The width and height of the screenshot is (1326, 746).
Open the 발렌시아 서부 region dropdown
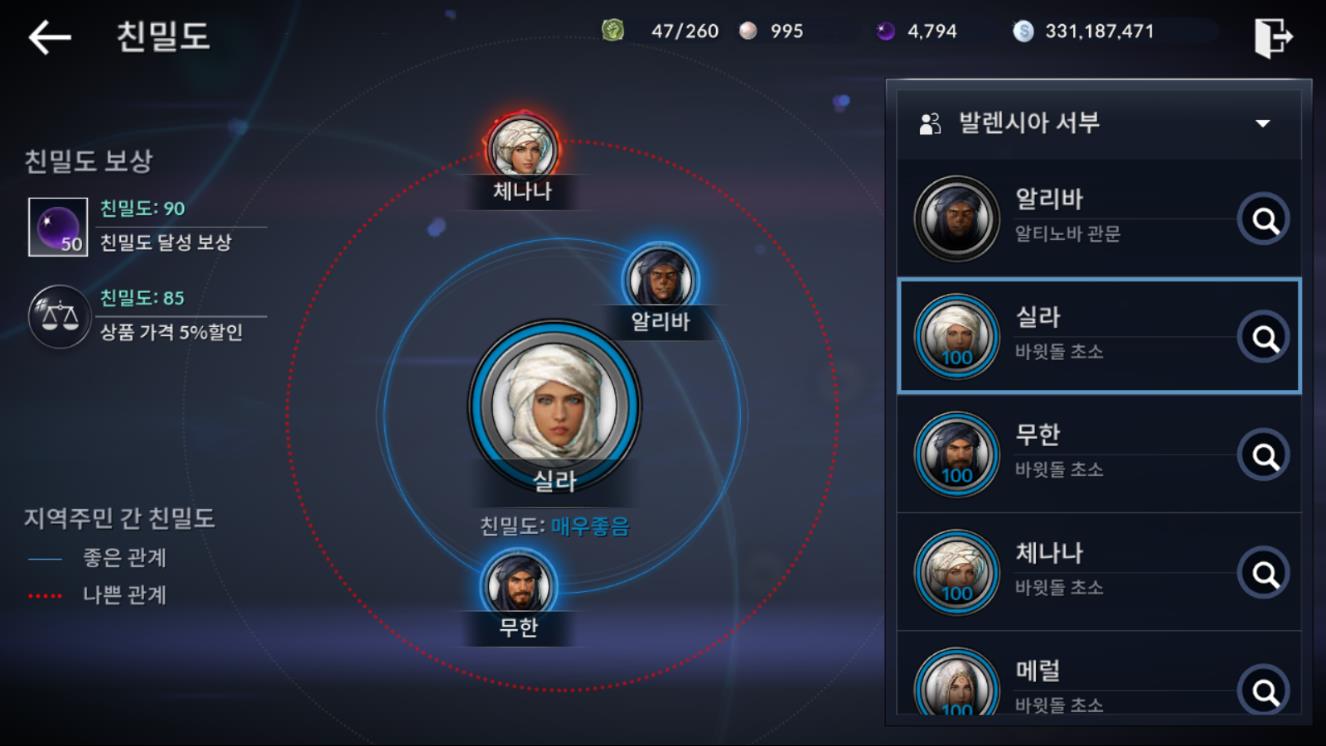pos(1098,123)
